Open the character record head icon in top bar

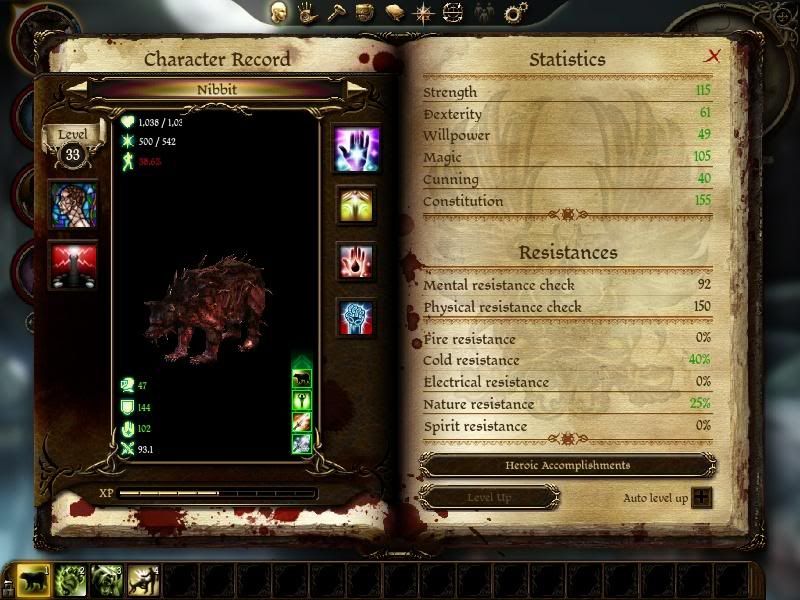point(281,13)
